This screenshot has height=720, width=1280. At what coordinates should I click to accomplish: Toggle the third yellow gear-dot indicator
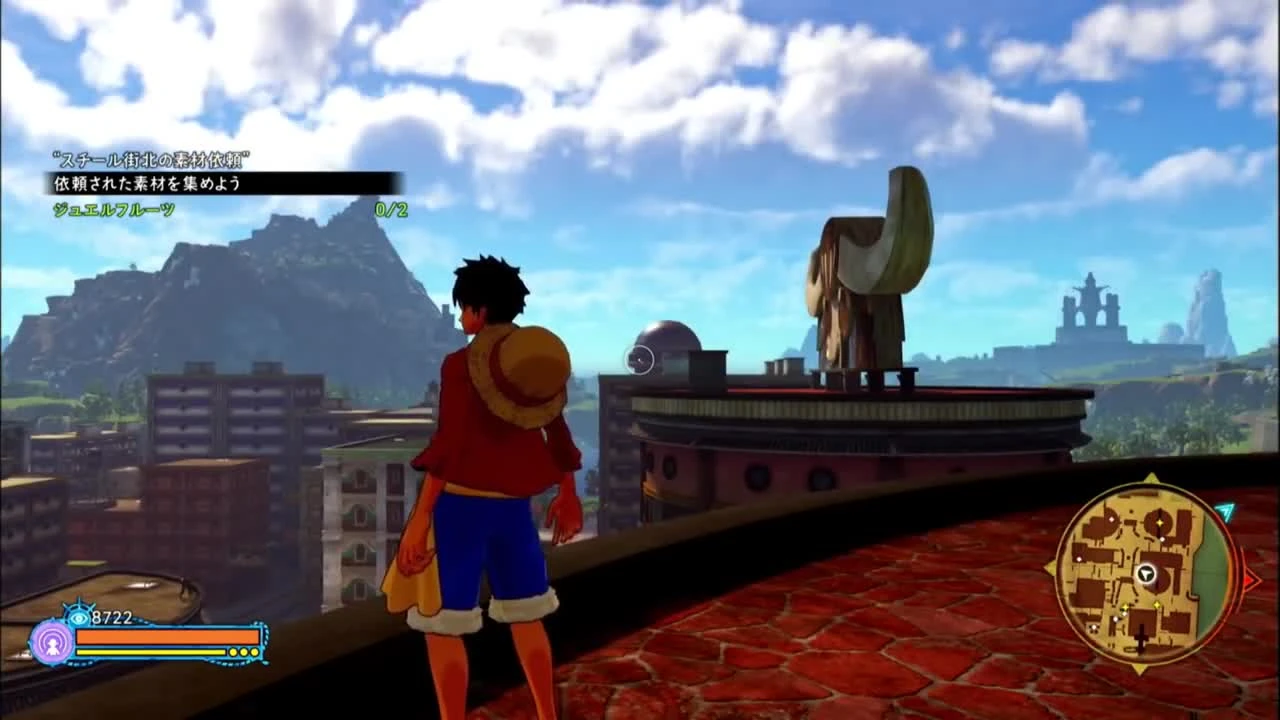coord(255,652)
